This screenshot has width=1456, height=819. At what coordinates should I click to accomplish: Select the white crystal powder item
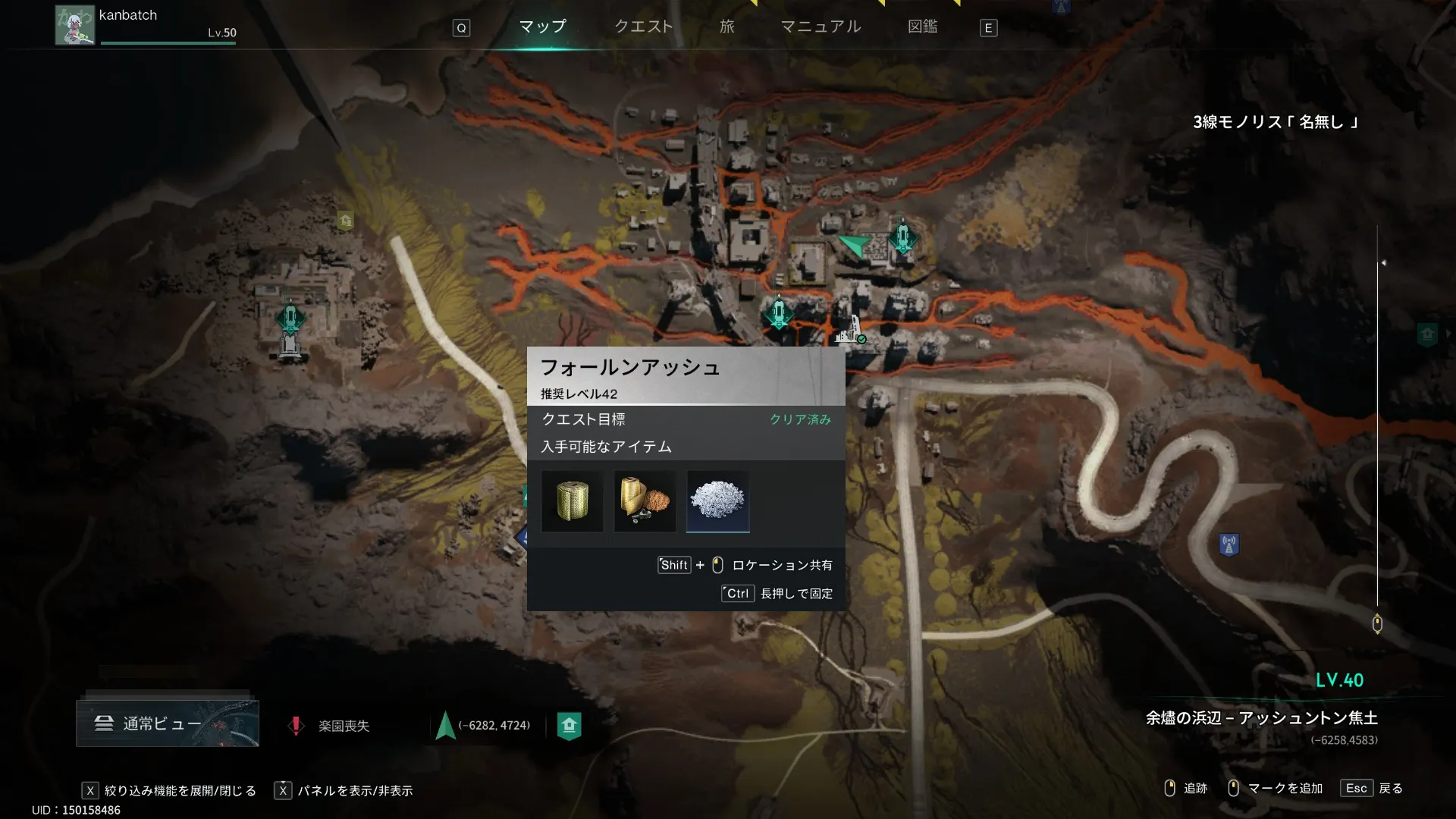tap(717, 501)
